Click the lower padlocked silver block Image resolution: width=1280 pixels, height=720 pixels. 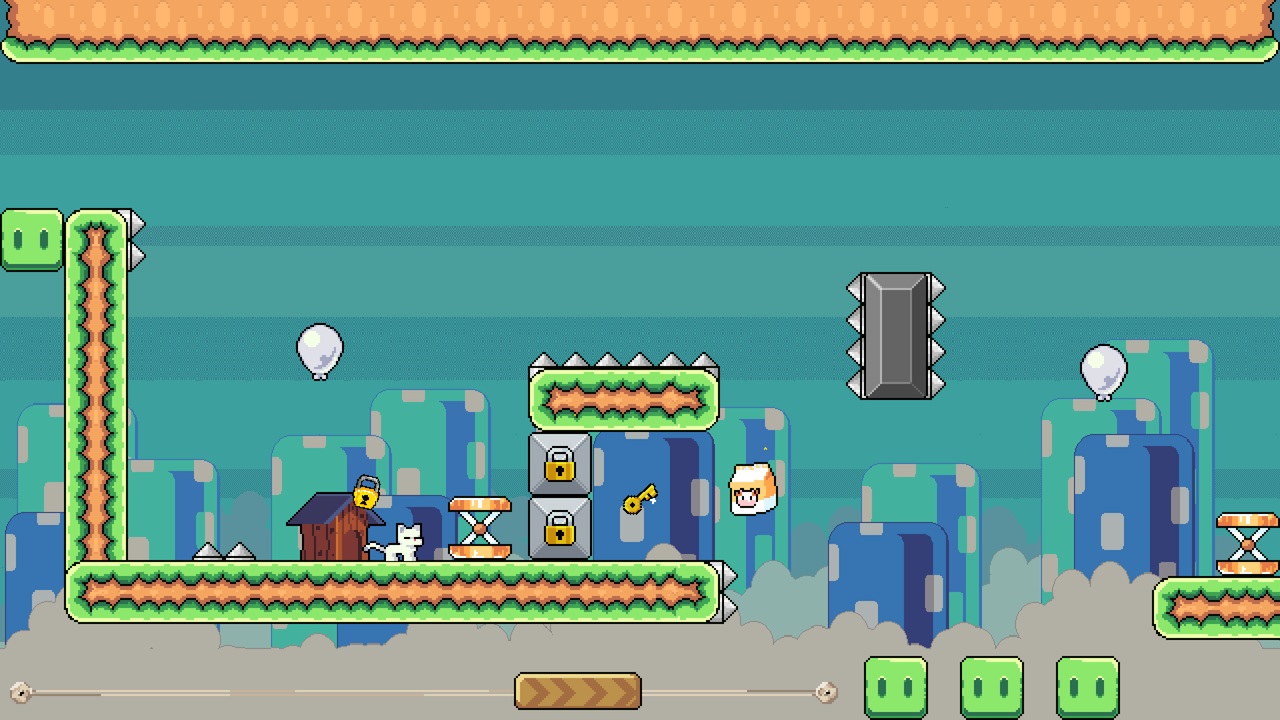pyautogui.click(x=560, y=530)
